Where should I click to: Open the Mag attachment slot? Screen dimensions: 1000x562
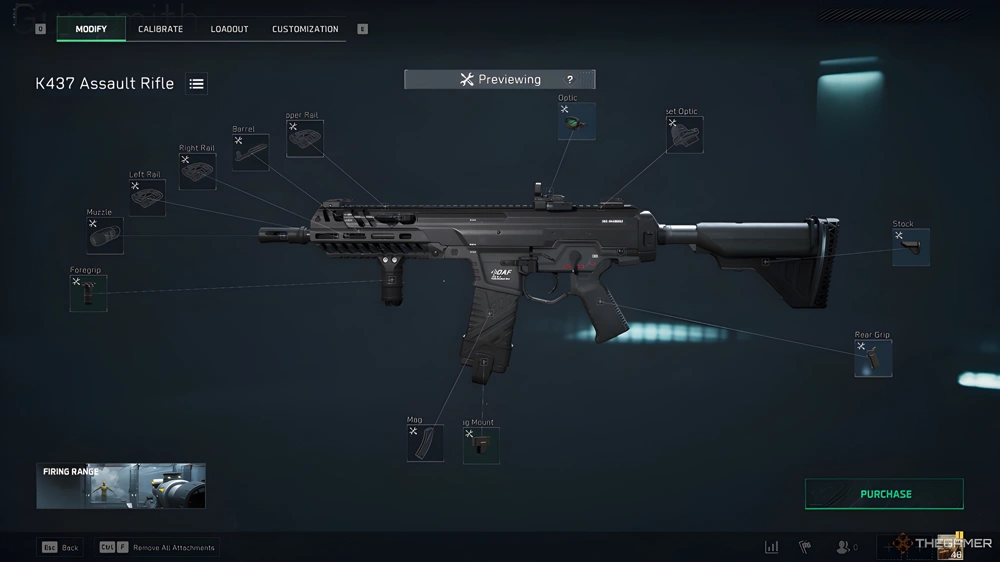pos(425,443)
